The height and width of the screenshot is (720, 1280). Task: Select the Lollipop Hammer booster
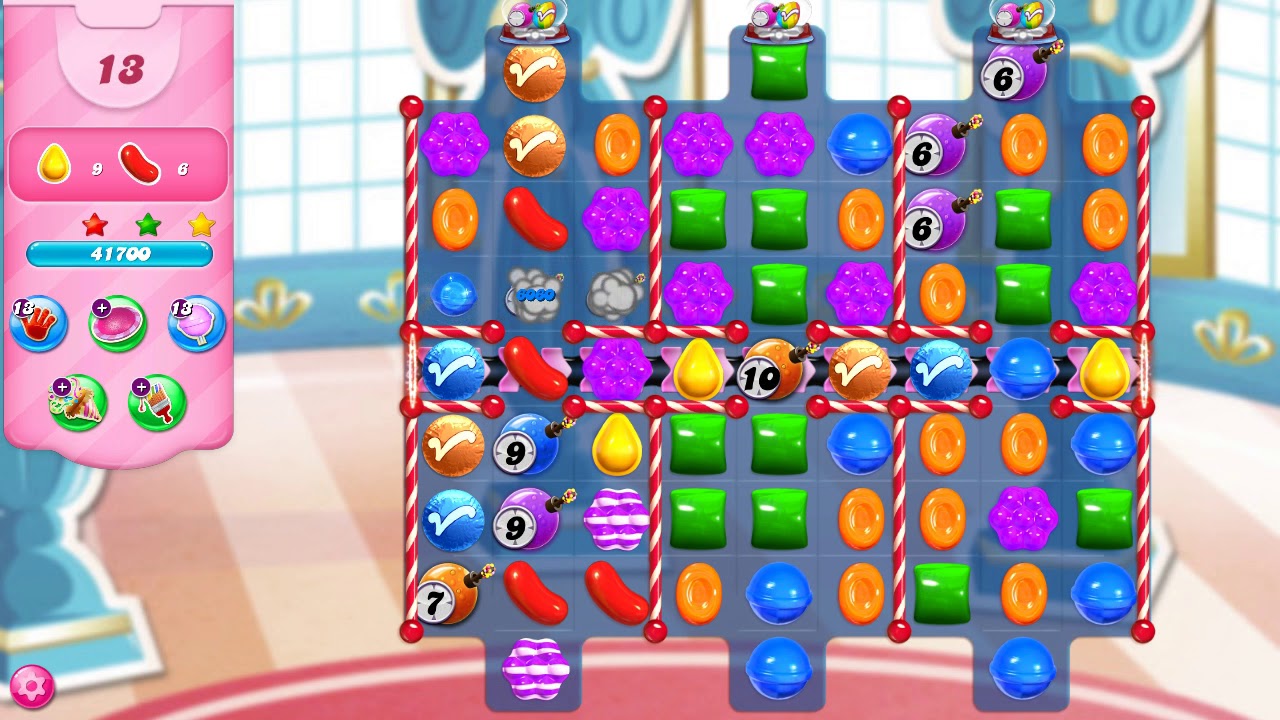click(x=194, y=323)
